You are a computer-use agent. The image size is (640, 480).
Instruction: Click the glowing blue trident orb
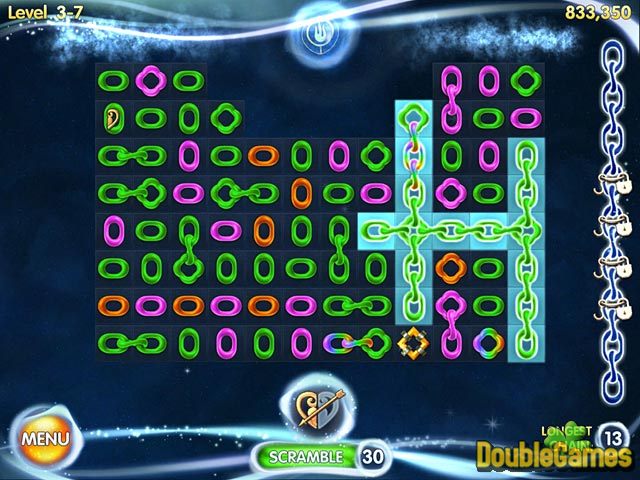pyautogui.click(x=320, y=34)
